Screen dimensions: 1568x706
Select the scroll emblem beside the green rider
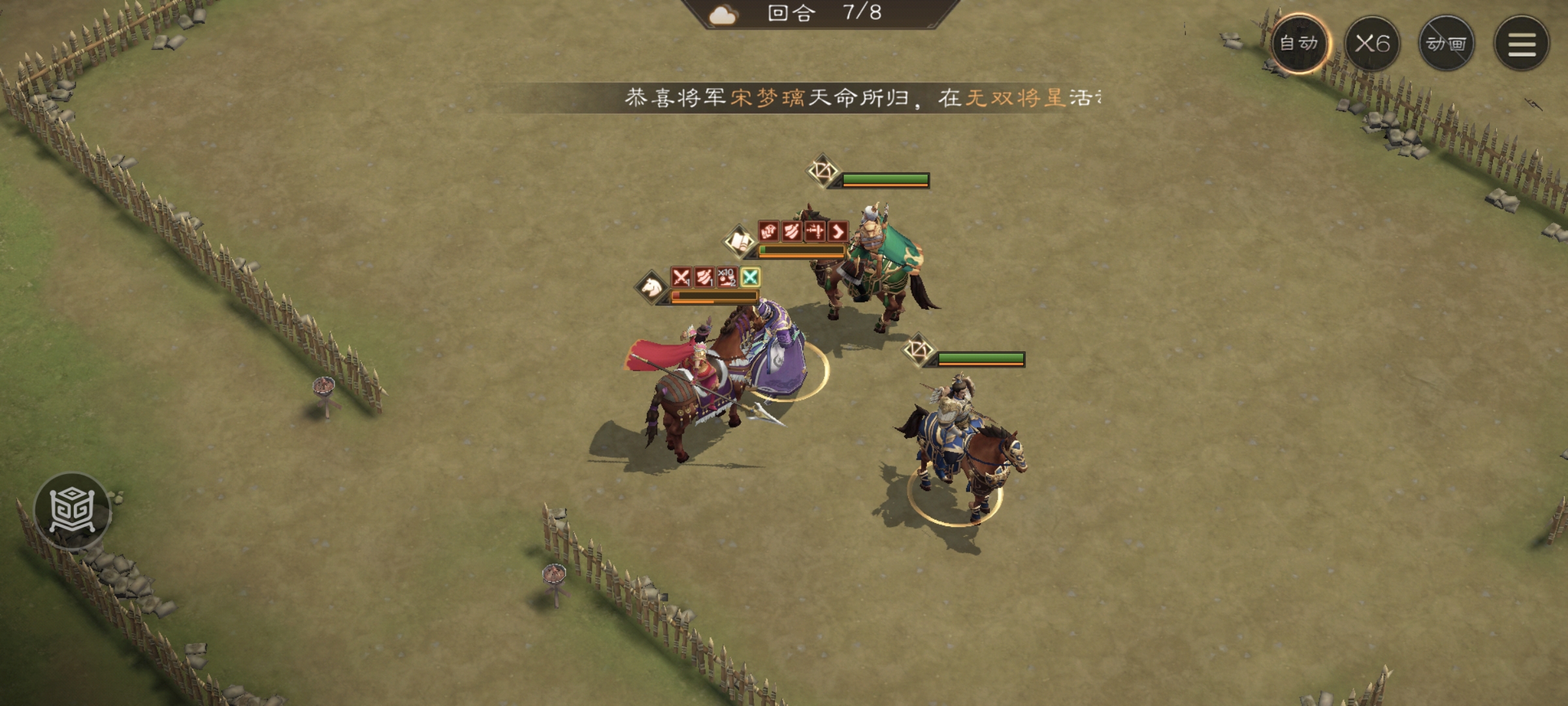coord(739,242)
